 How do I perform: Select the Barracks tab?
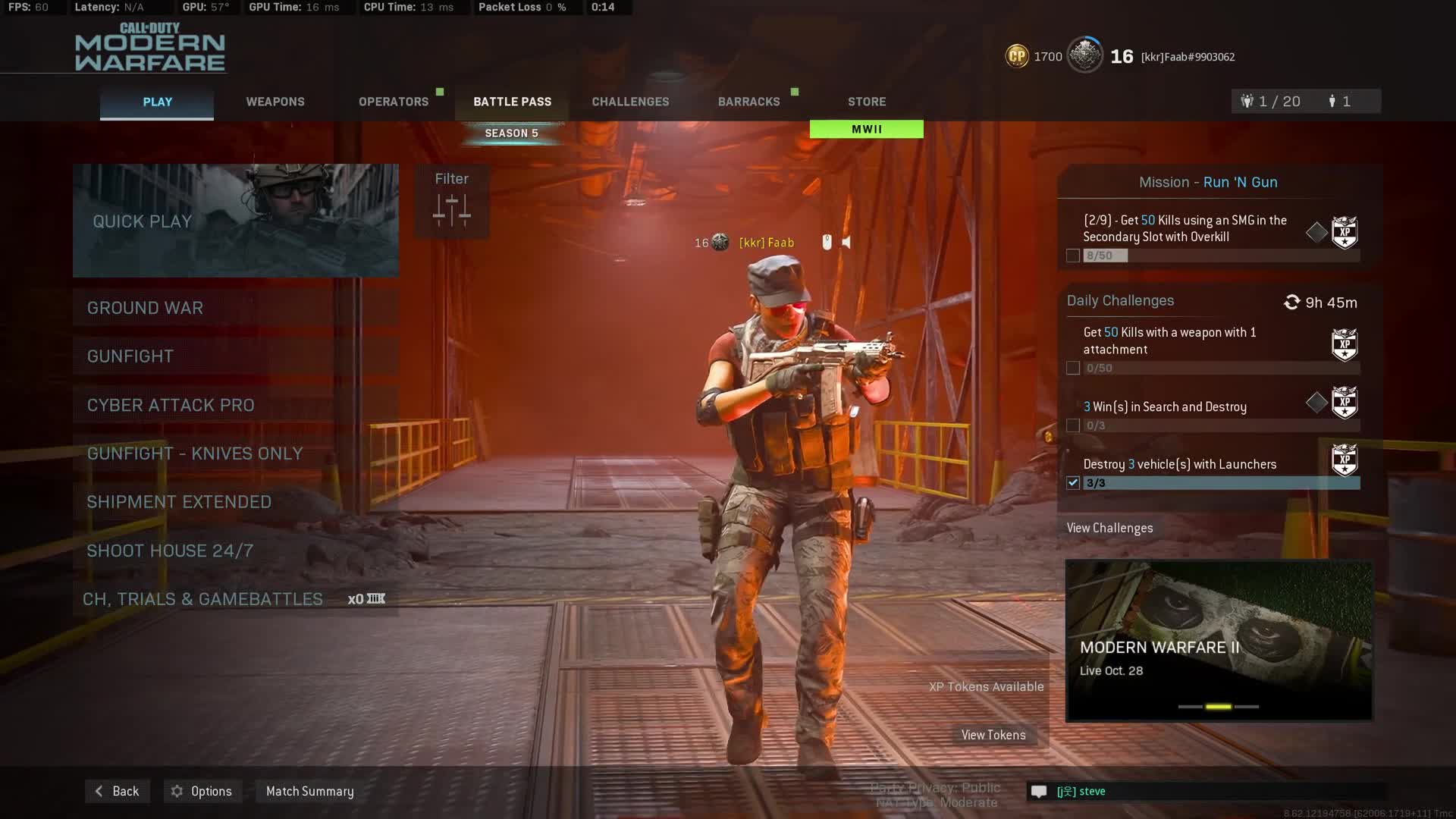(x=748, y=102)
